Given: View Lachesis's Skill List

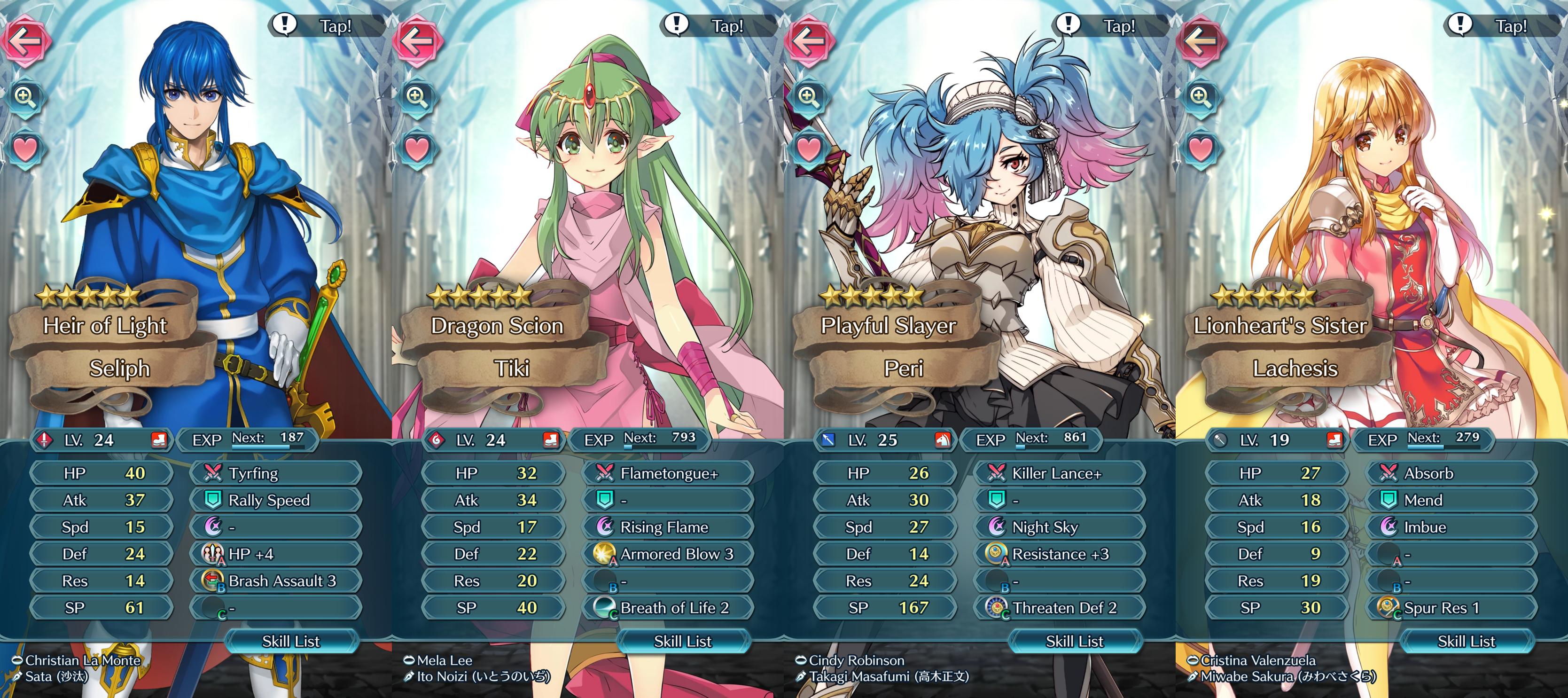Looking at the screenshot, I should [x=1467, y=641].
